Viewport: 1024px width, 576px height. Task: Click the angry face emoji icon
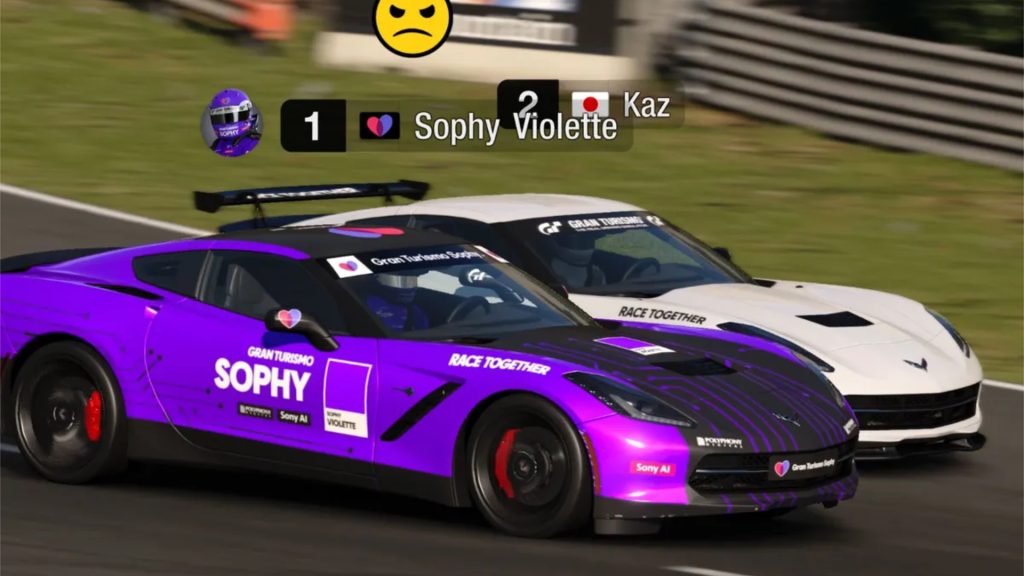click(x=412, y=24)
